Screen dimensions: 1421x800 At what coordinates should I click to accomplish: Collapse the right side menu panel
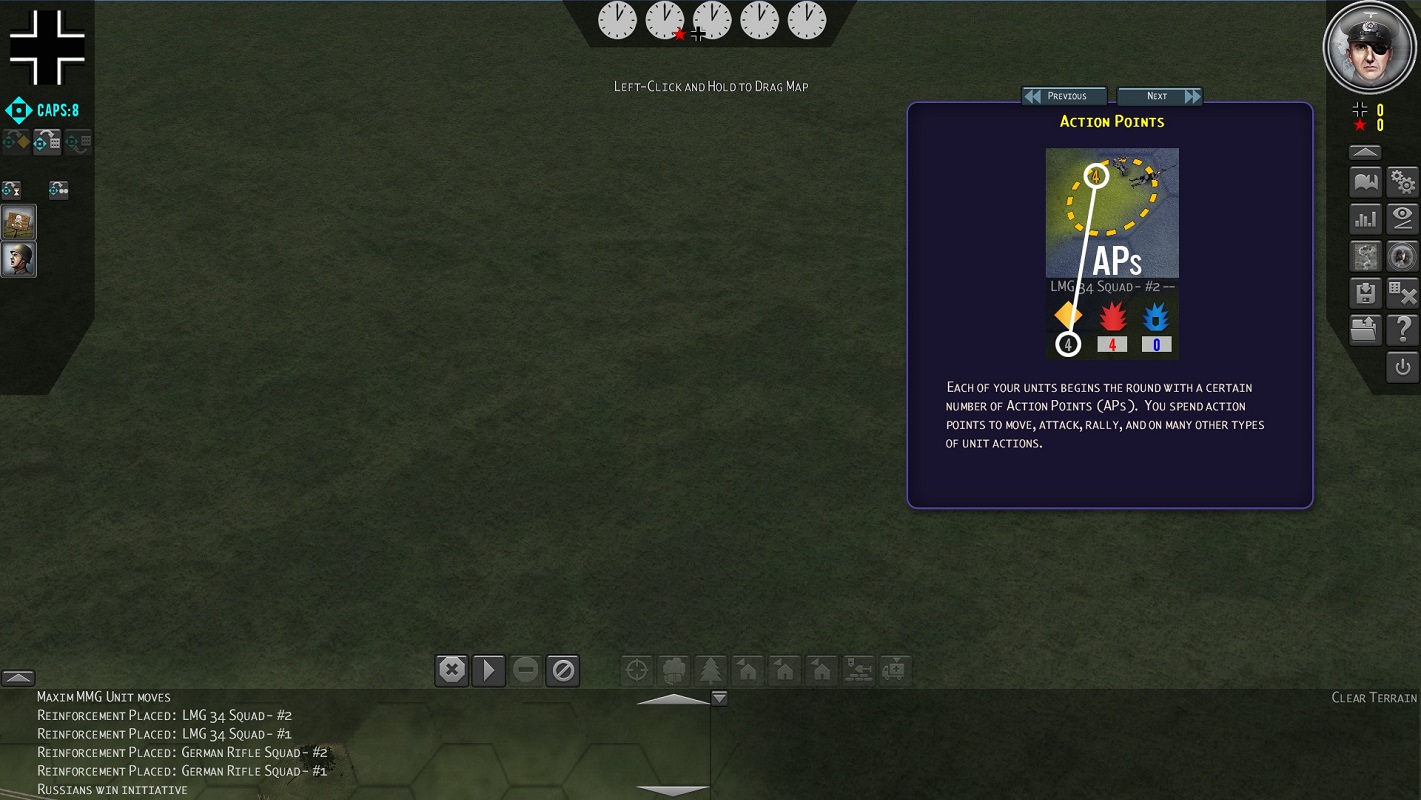tap(1365, 153)
